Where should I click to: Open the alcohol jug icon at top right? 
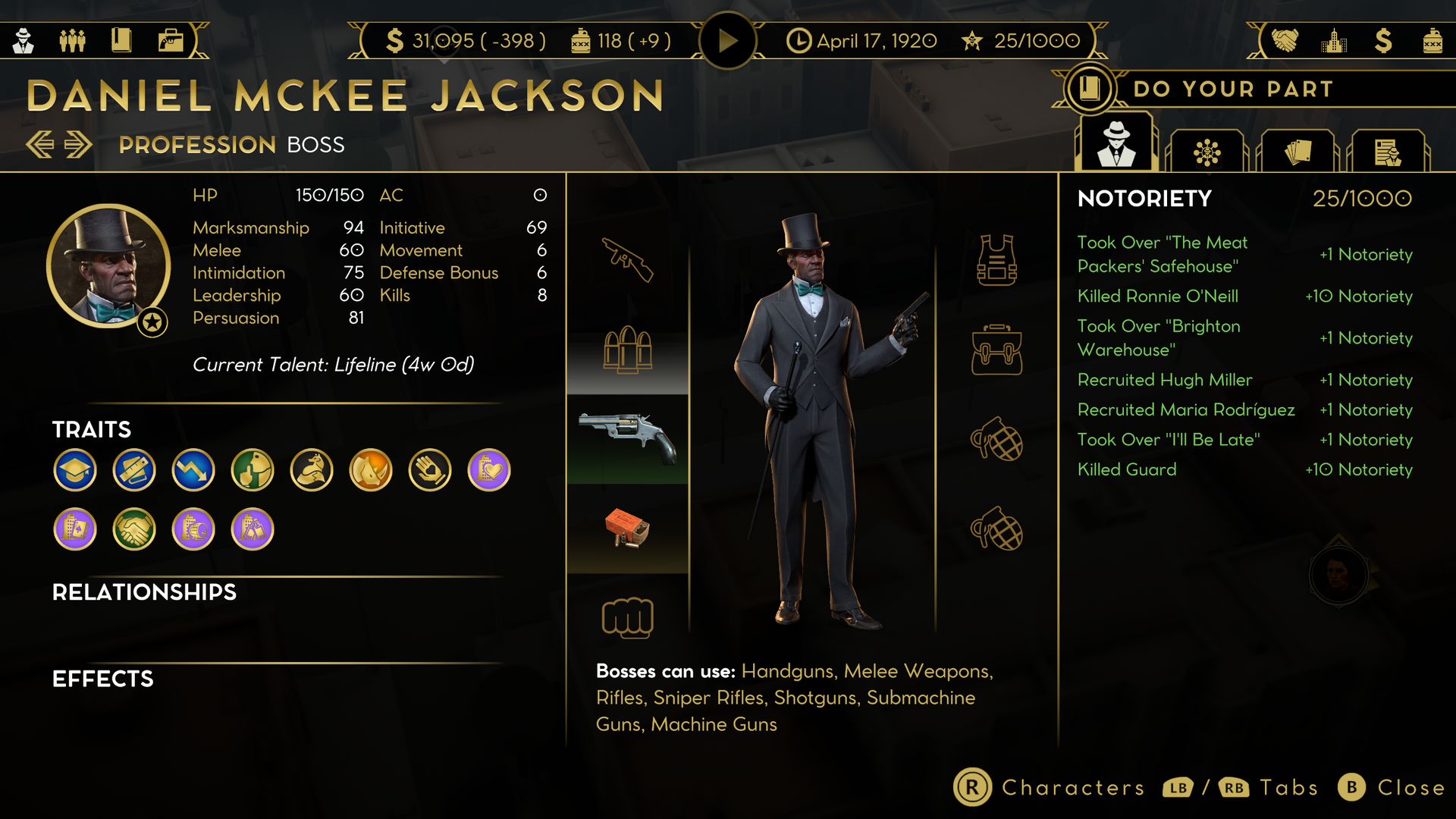click(1432, 40)
